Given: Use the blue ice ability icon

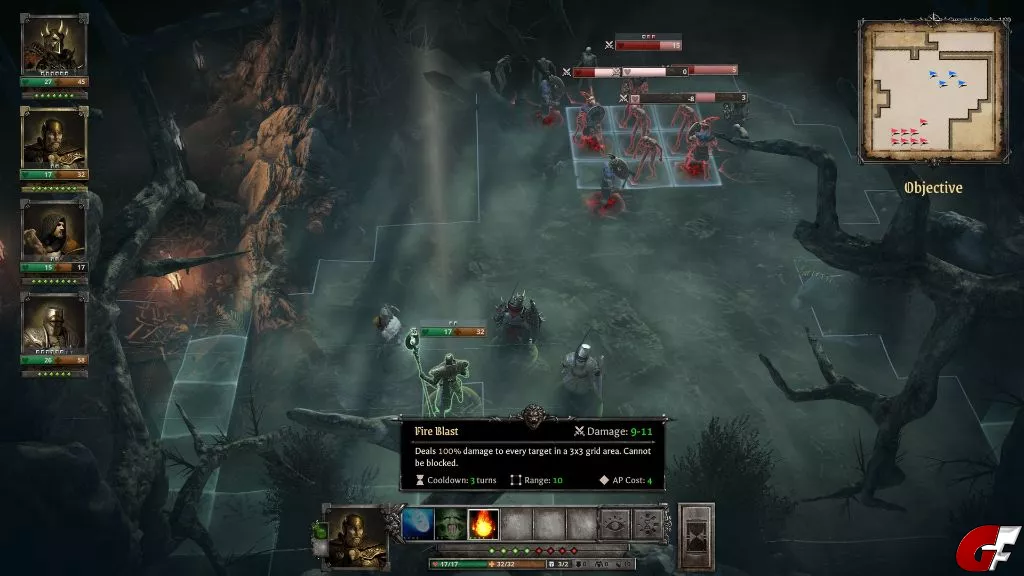Looking at the screenshot, I should pos(417,524).
